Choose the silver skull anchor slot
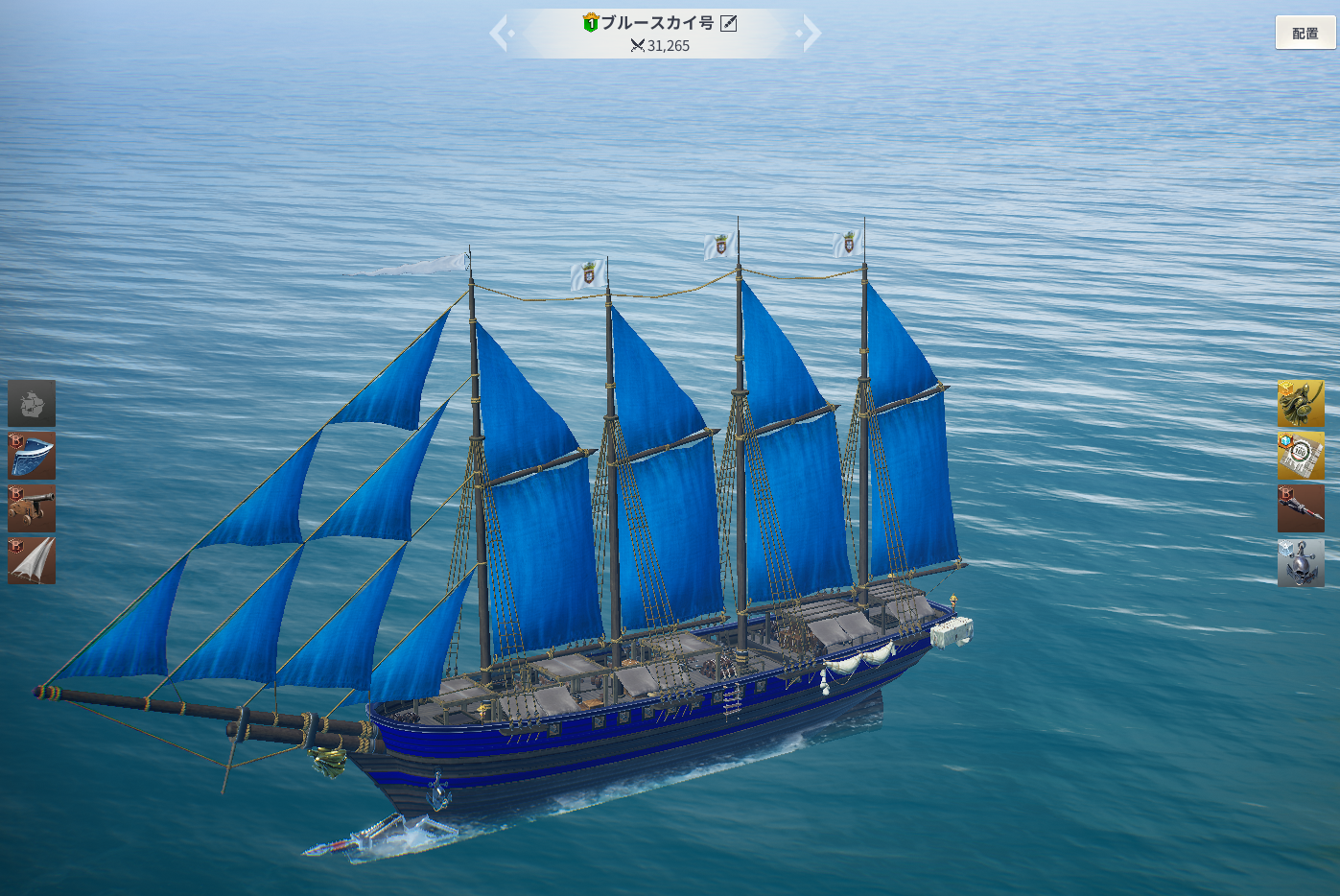 tap(1301, 562)
